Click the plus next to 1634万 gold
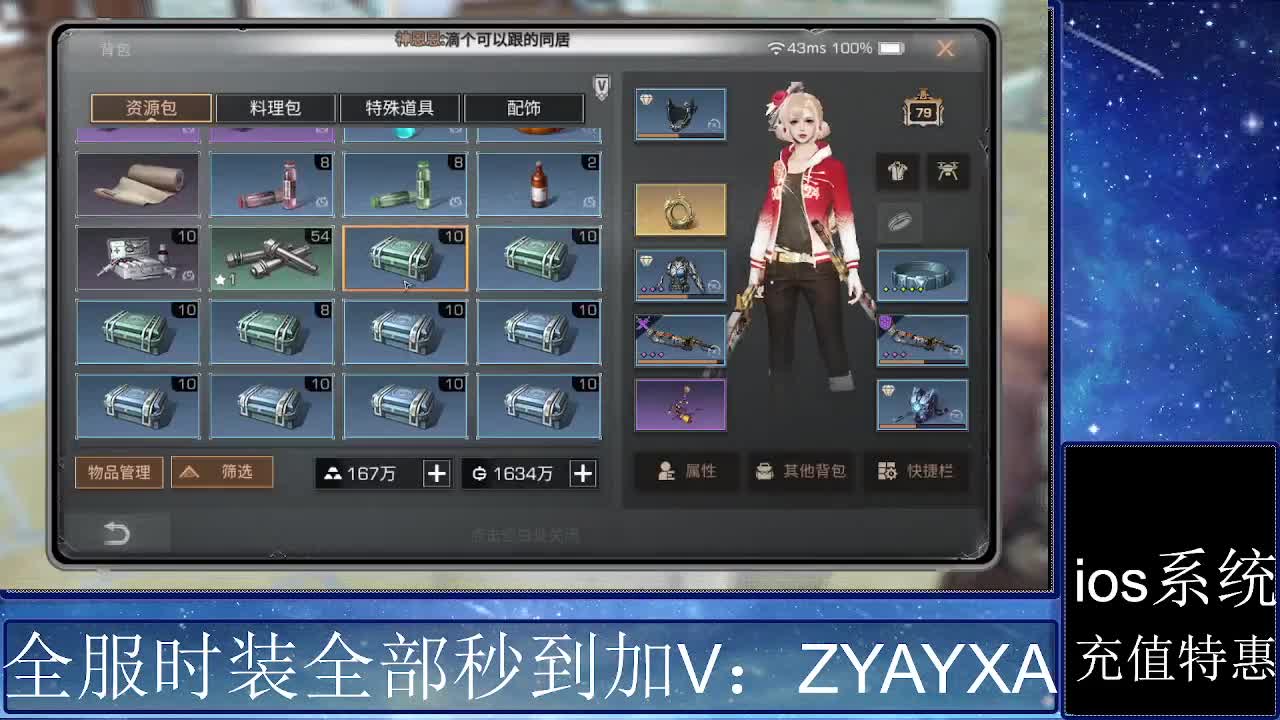 (582, 472)
